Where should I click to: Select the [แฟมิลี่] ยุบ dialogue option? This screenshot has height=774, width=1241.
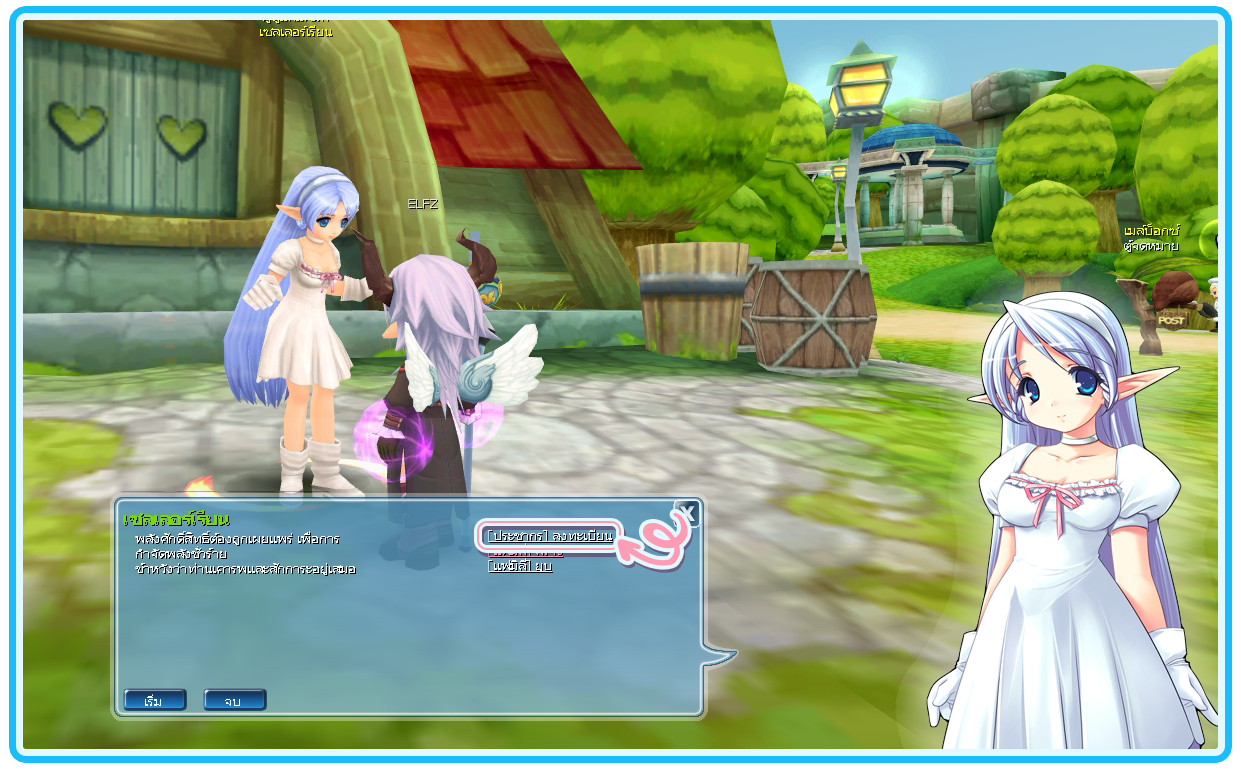[x=520, y=566]
